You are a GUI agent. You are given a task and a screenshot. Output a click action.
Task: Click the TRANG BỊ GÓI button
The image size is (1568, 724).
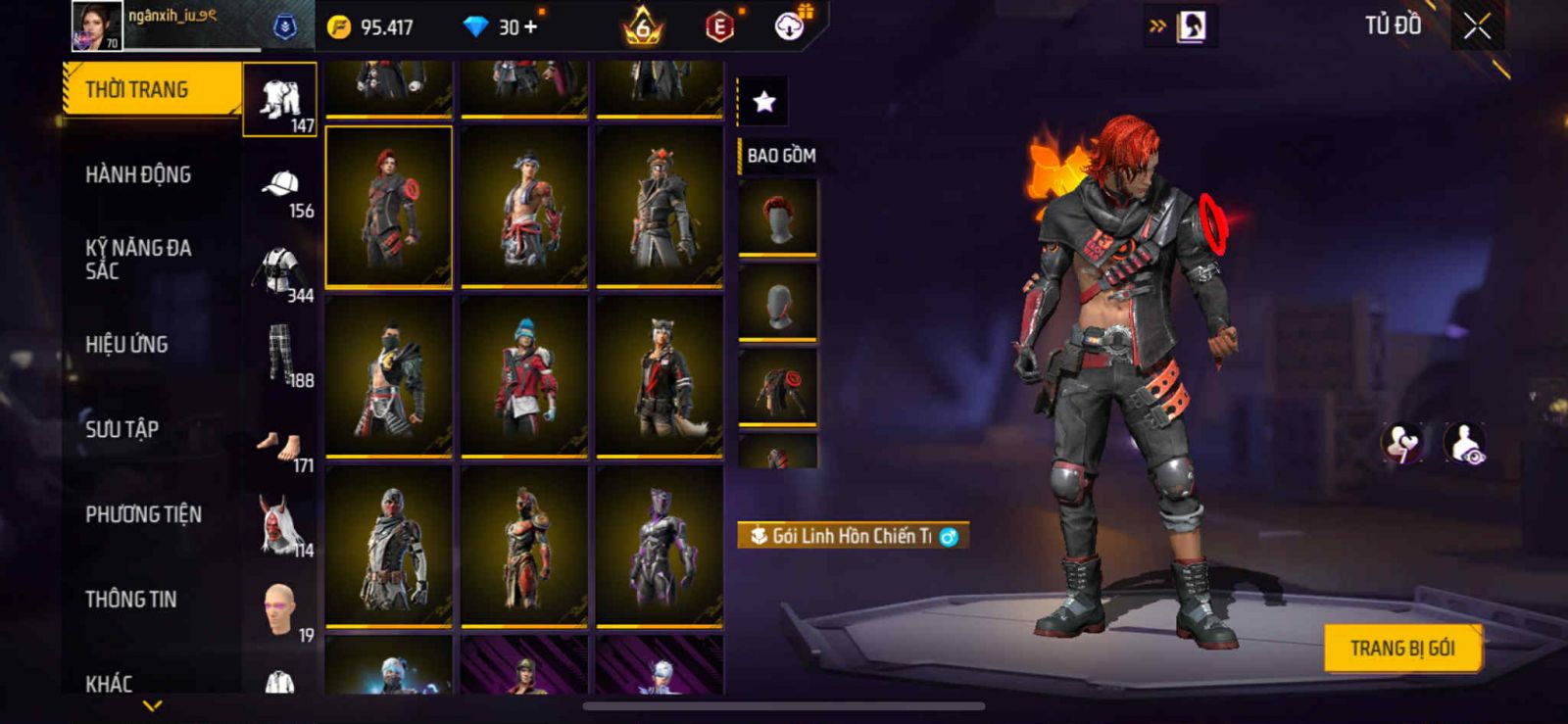1401,649
